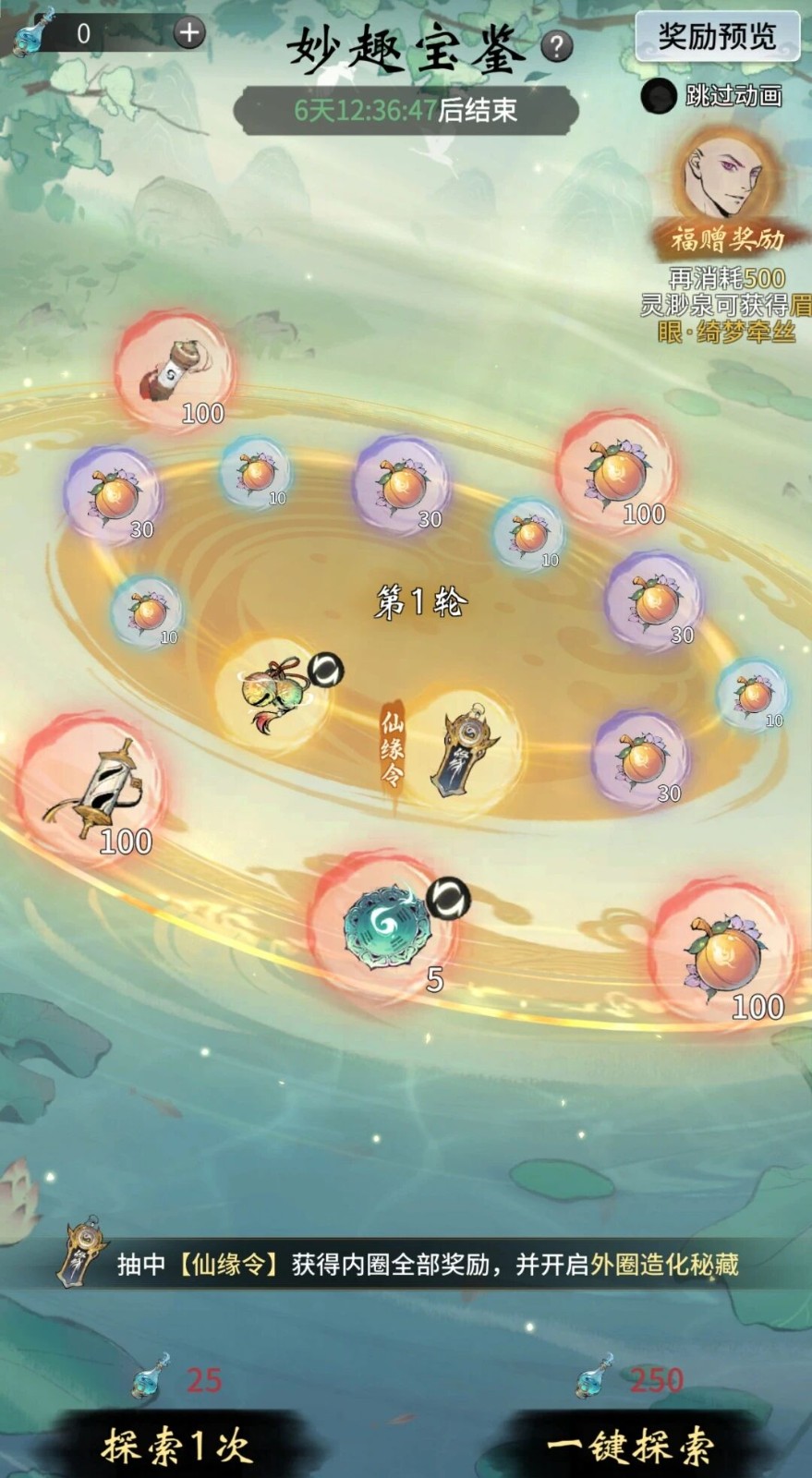Open the 奖励预览 reward preview

(x=716, y=37)
